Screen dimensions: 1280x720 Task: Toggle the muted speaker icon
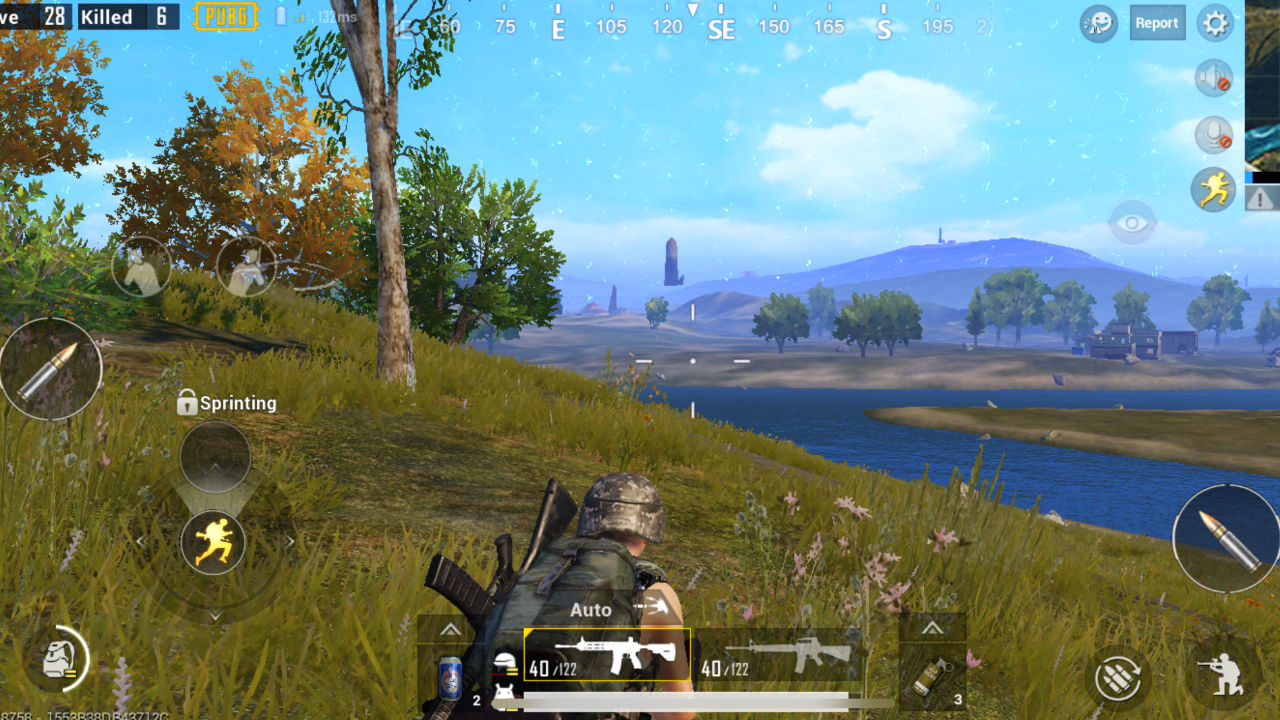pos(1213,78)
